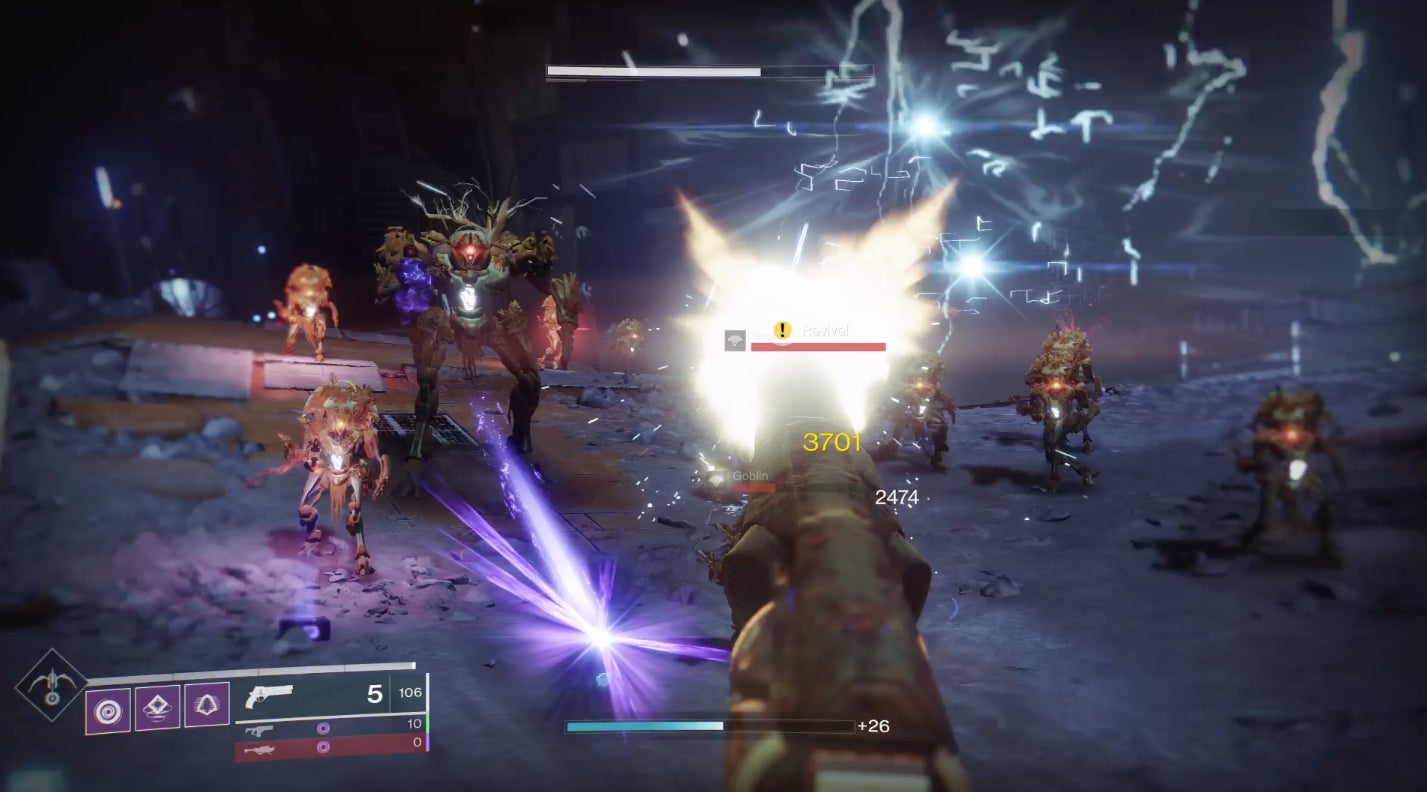Trigger the bell-shaped class ability icon
This screenshot has width=1427, height=792.
coord(207,705)
